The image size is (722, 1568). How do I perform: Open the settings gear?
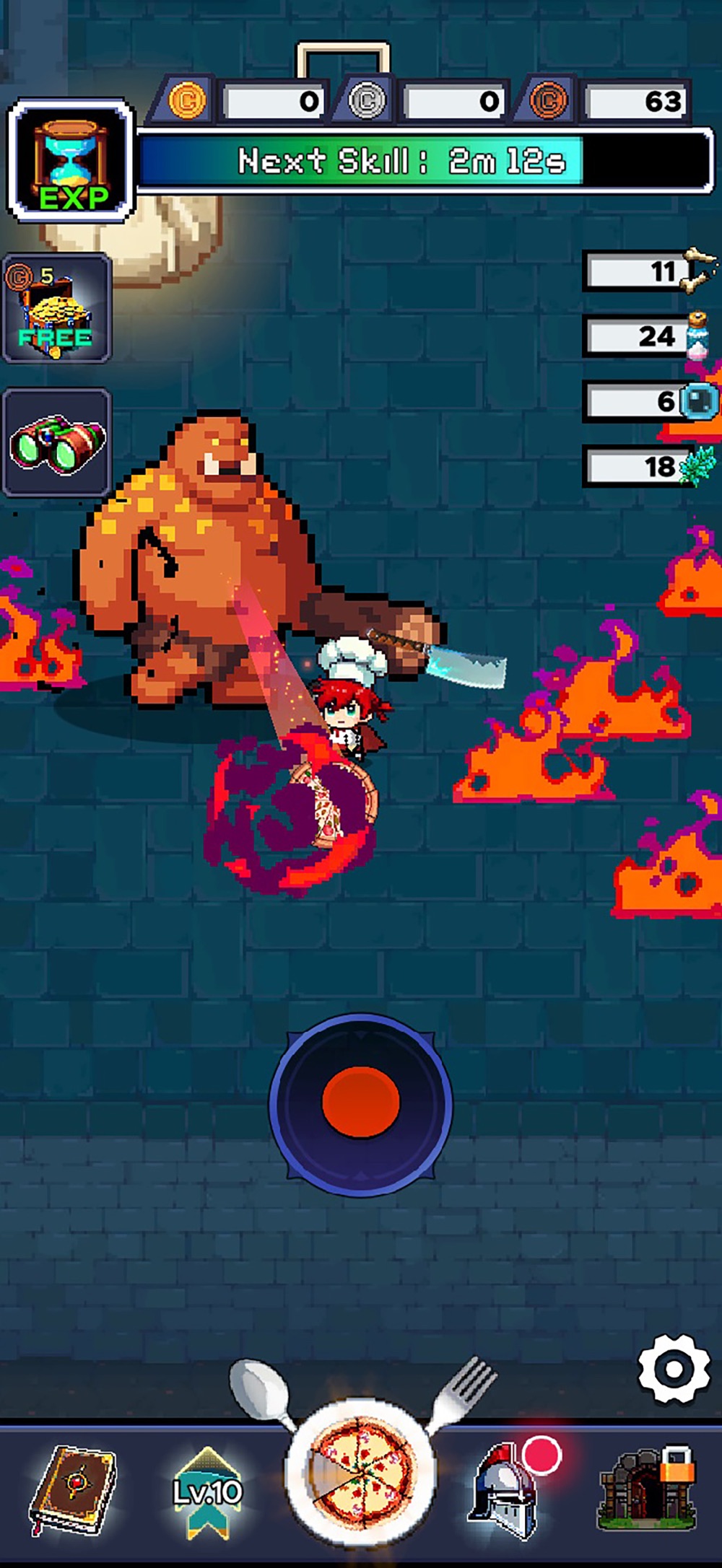(673, 1369)
